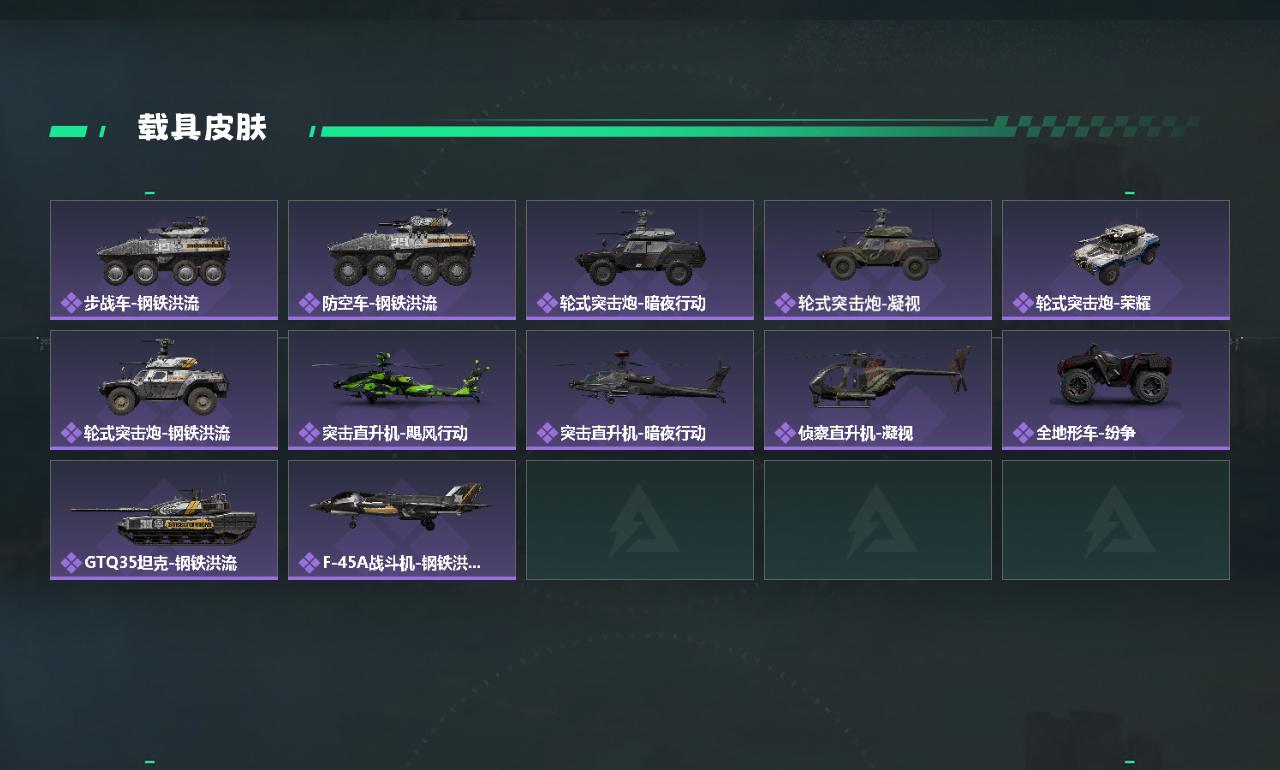Choose the green 突击直升机-飓风行动 helicopter skin
The width and height of the screenshot is (1280, 770).
tap(402, 389)
